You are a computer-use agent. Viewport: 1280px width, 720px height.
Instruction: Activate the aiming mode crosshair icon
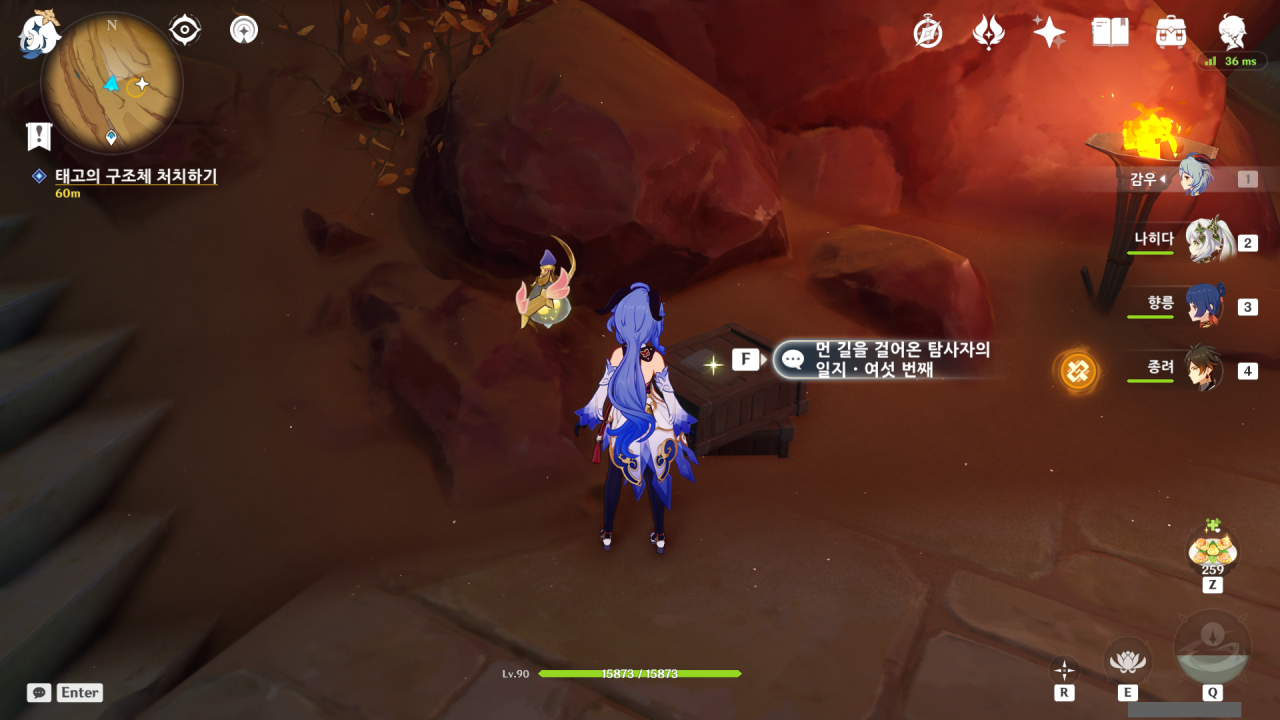point(1064,670)
